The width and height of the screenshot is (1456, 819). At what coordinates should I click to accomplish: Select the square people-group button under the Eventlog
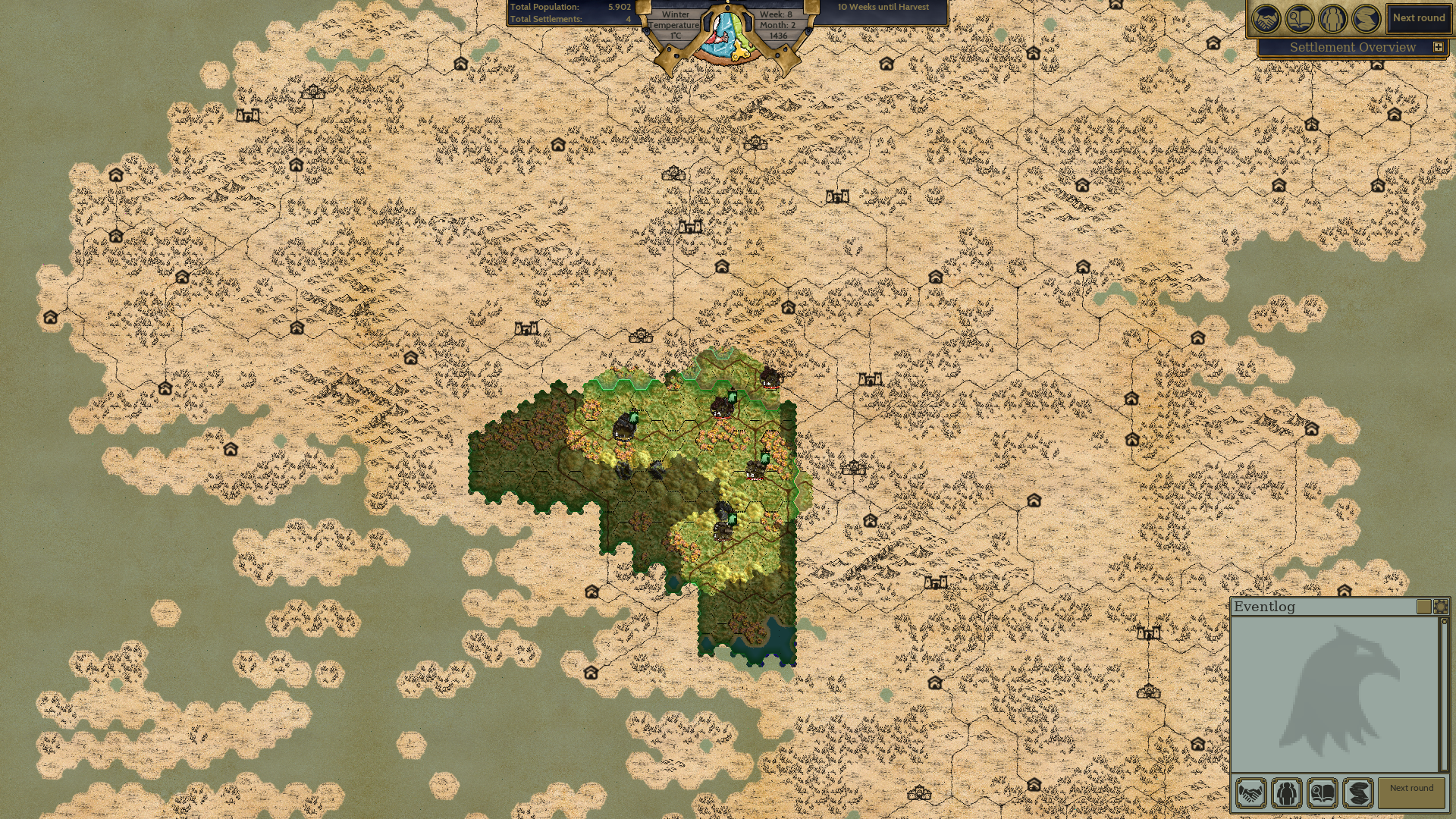click(1286, 793)
